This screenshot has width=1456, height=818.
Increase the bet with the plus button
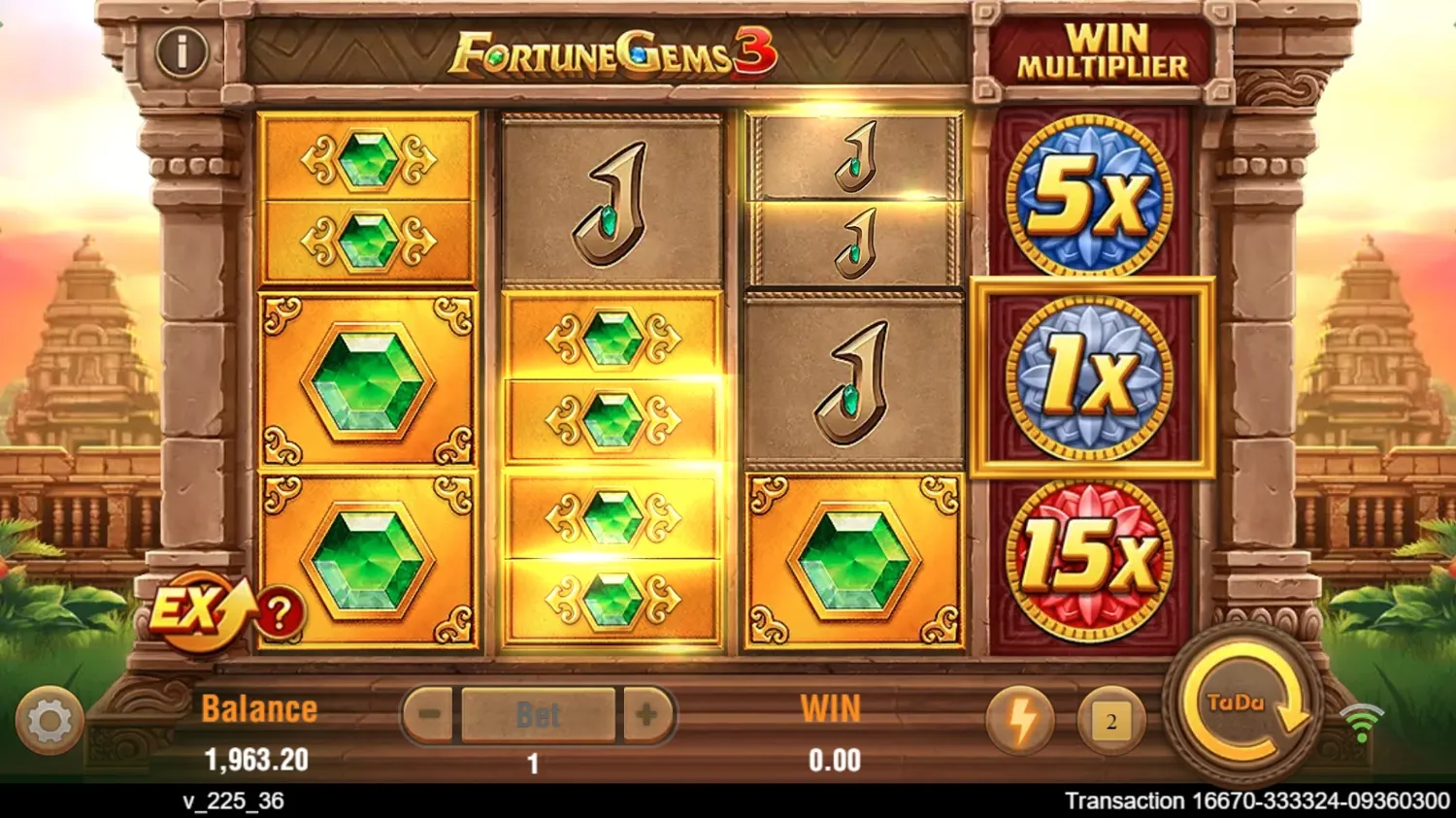[x=648, y=715]
